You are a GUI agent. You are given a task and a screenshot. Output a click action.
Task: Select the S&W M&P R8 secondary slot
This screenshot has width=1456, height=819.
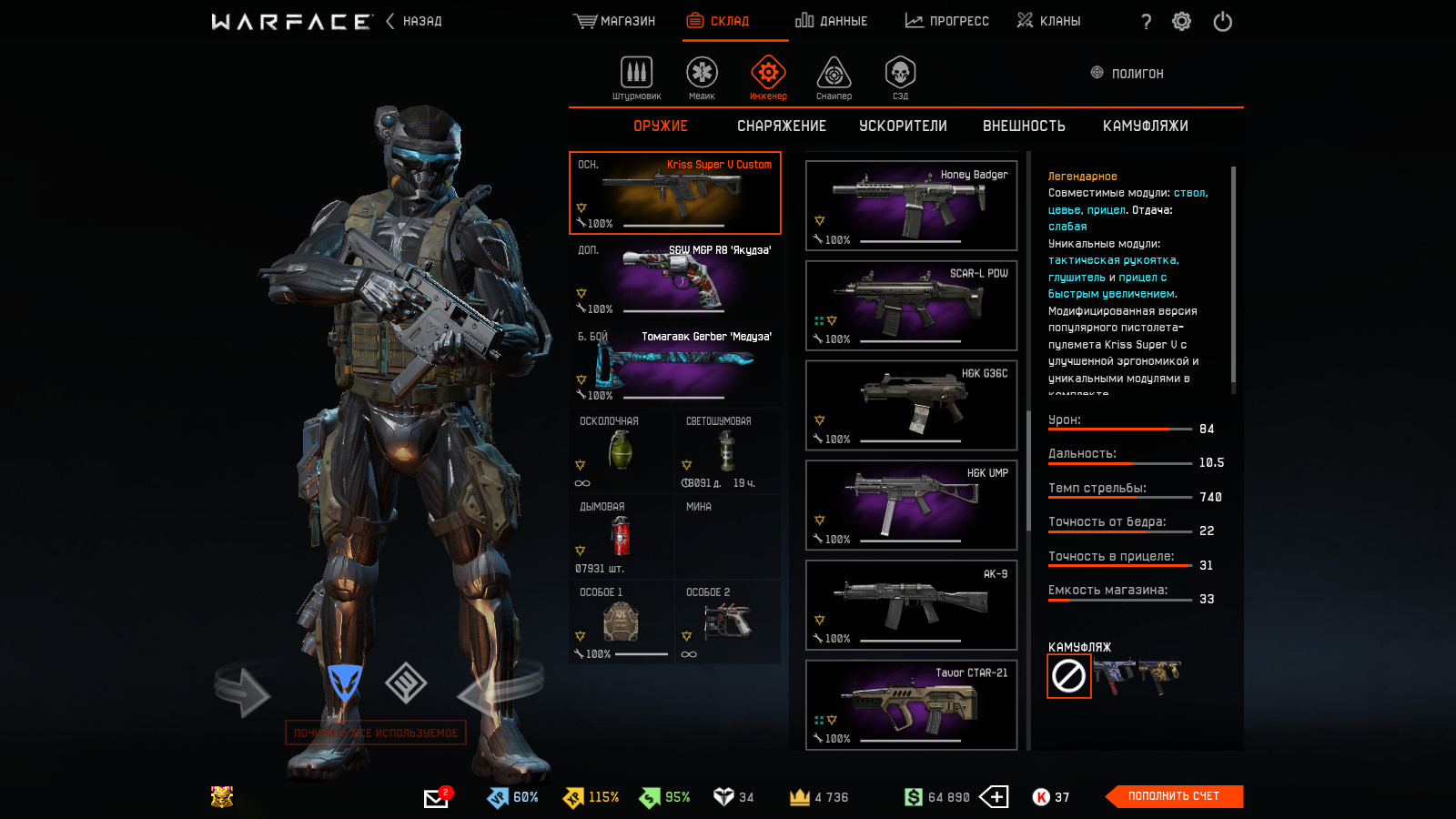coord(674,279)
